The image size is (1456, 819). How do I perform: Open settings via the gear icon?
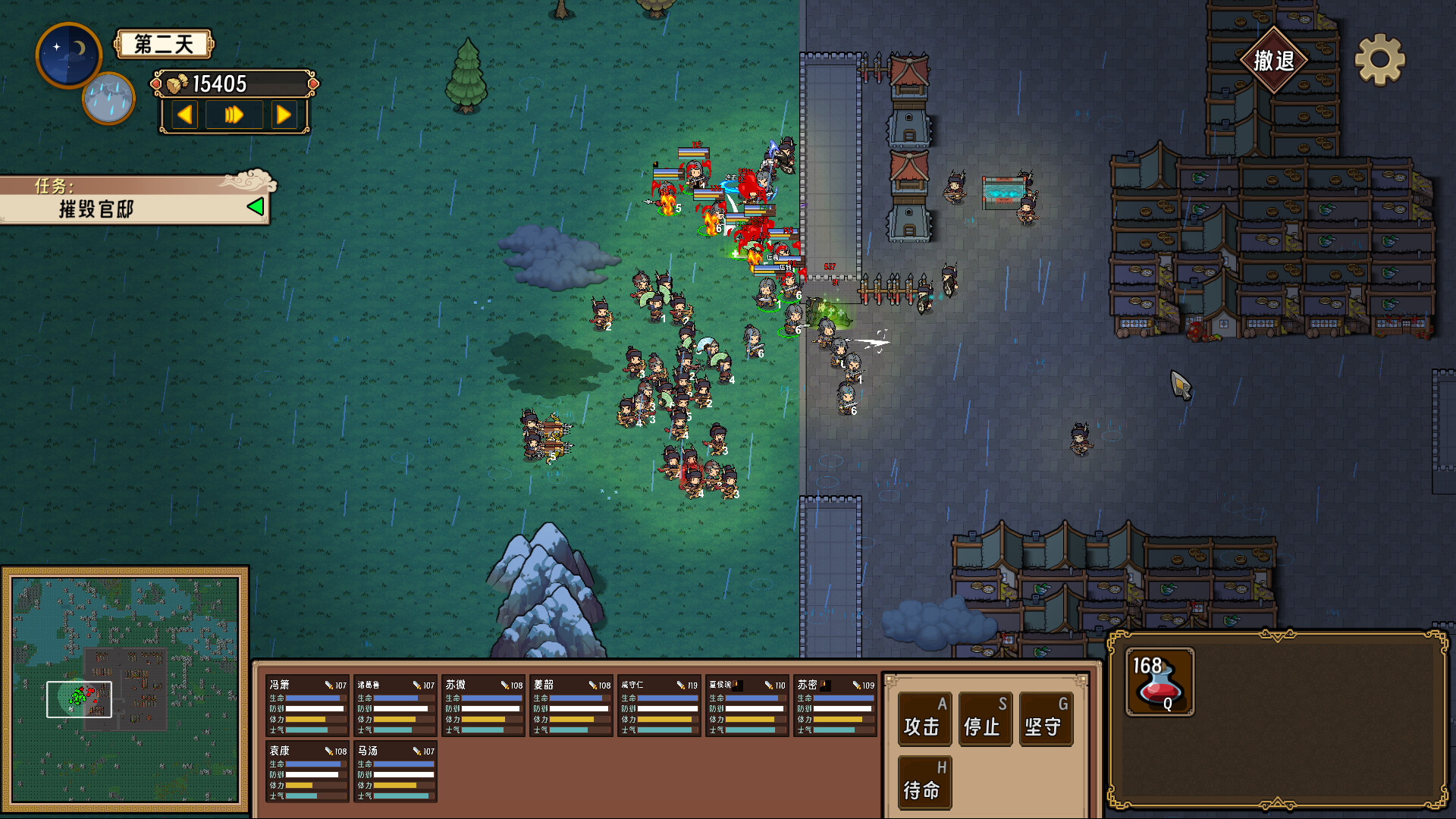tap(1379, 60)
